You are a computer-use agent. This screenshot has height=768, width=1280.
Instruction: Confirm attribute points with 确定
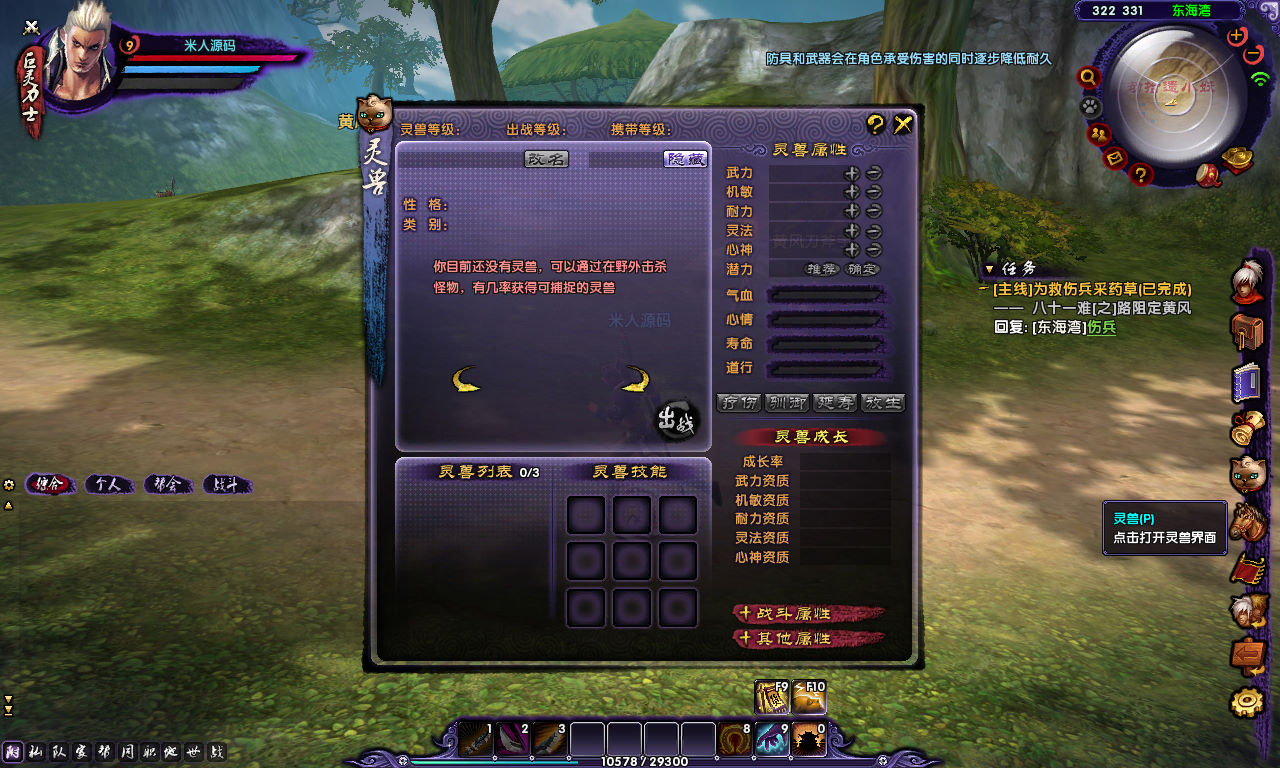tap(862, 269)
